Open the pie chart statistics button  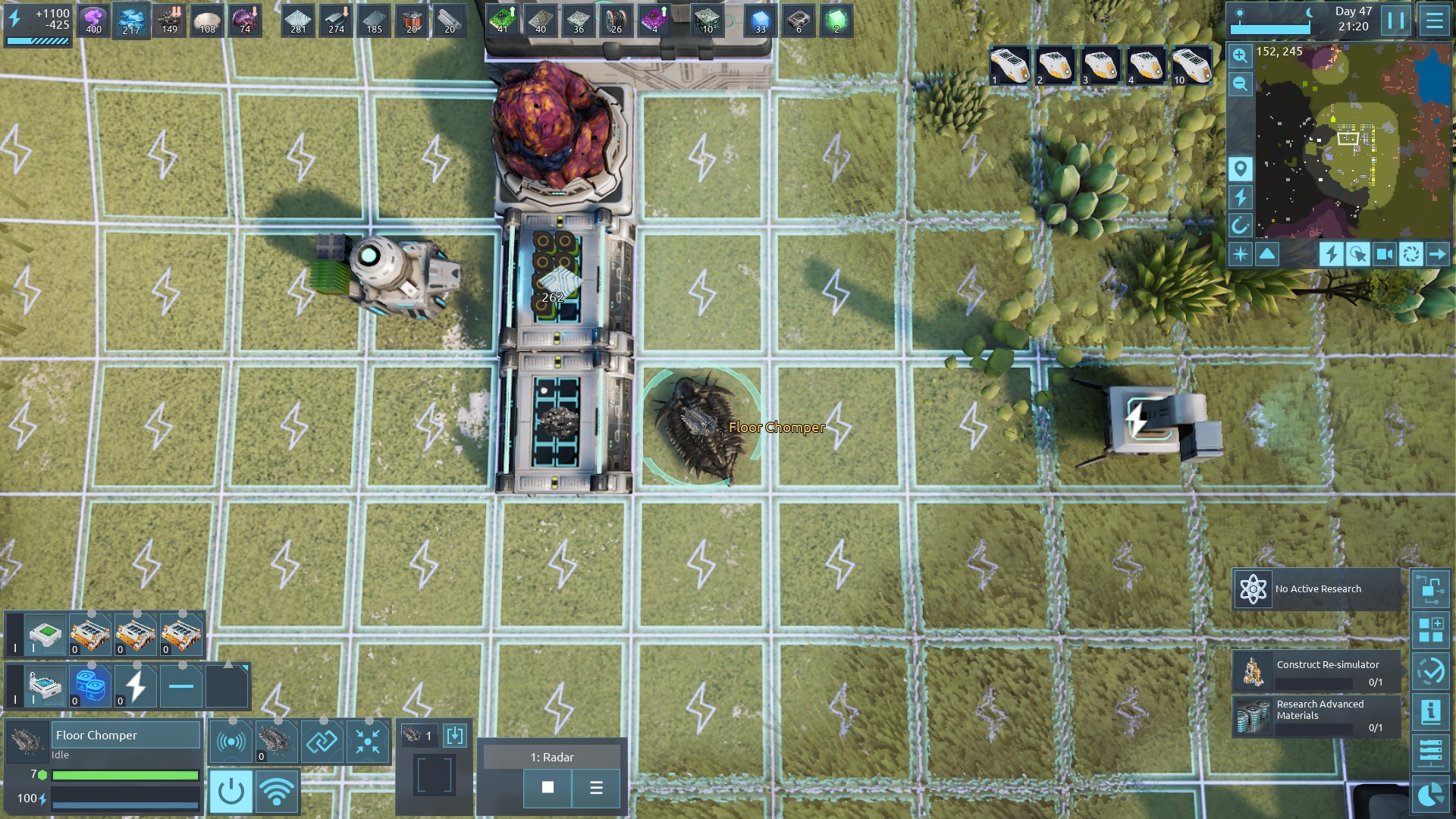[1430, 795]
